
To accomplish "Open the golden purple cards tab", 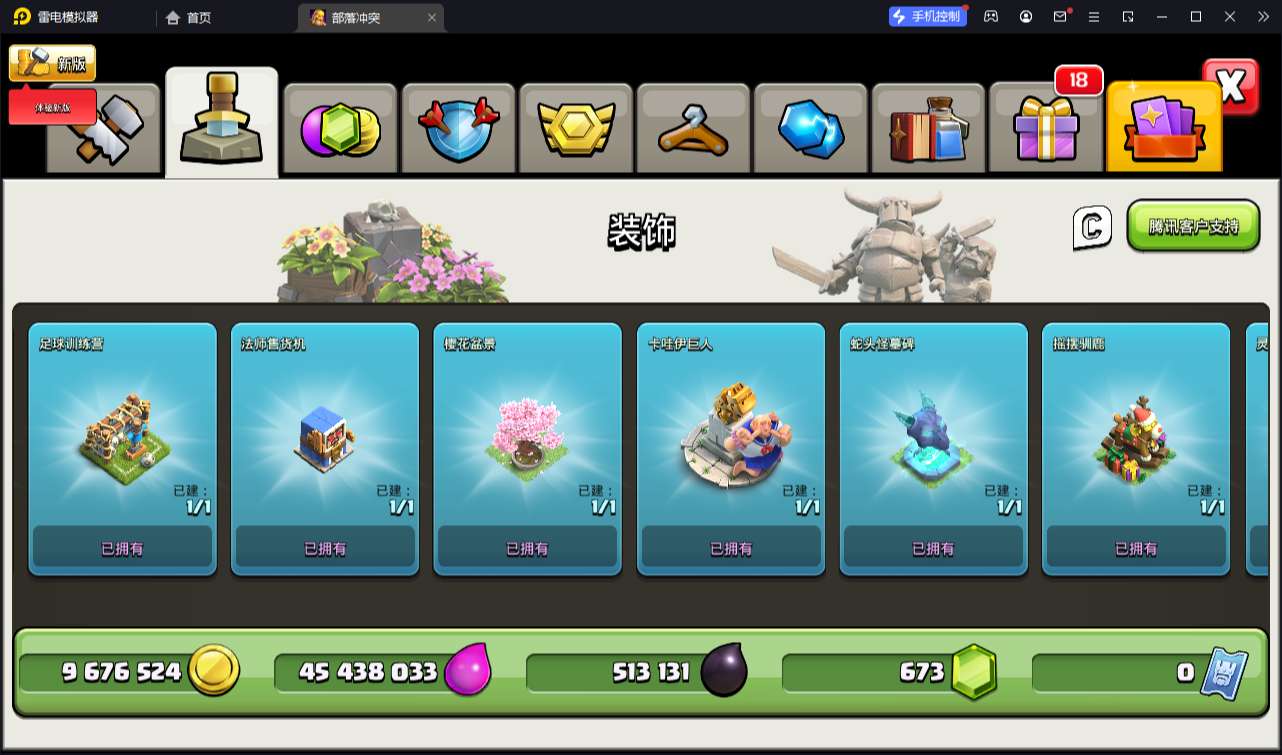I will (1164, 130).
